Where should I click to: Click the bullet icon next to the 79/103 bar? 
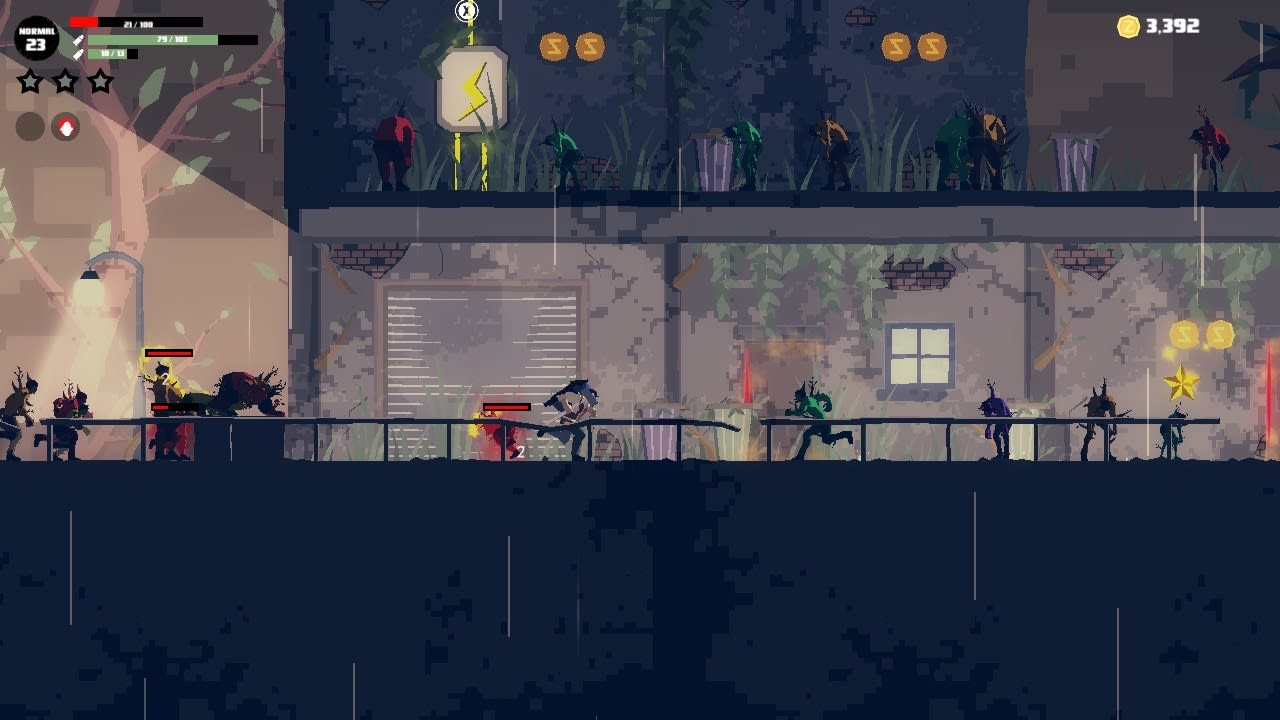[x=79, y=40]
